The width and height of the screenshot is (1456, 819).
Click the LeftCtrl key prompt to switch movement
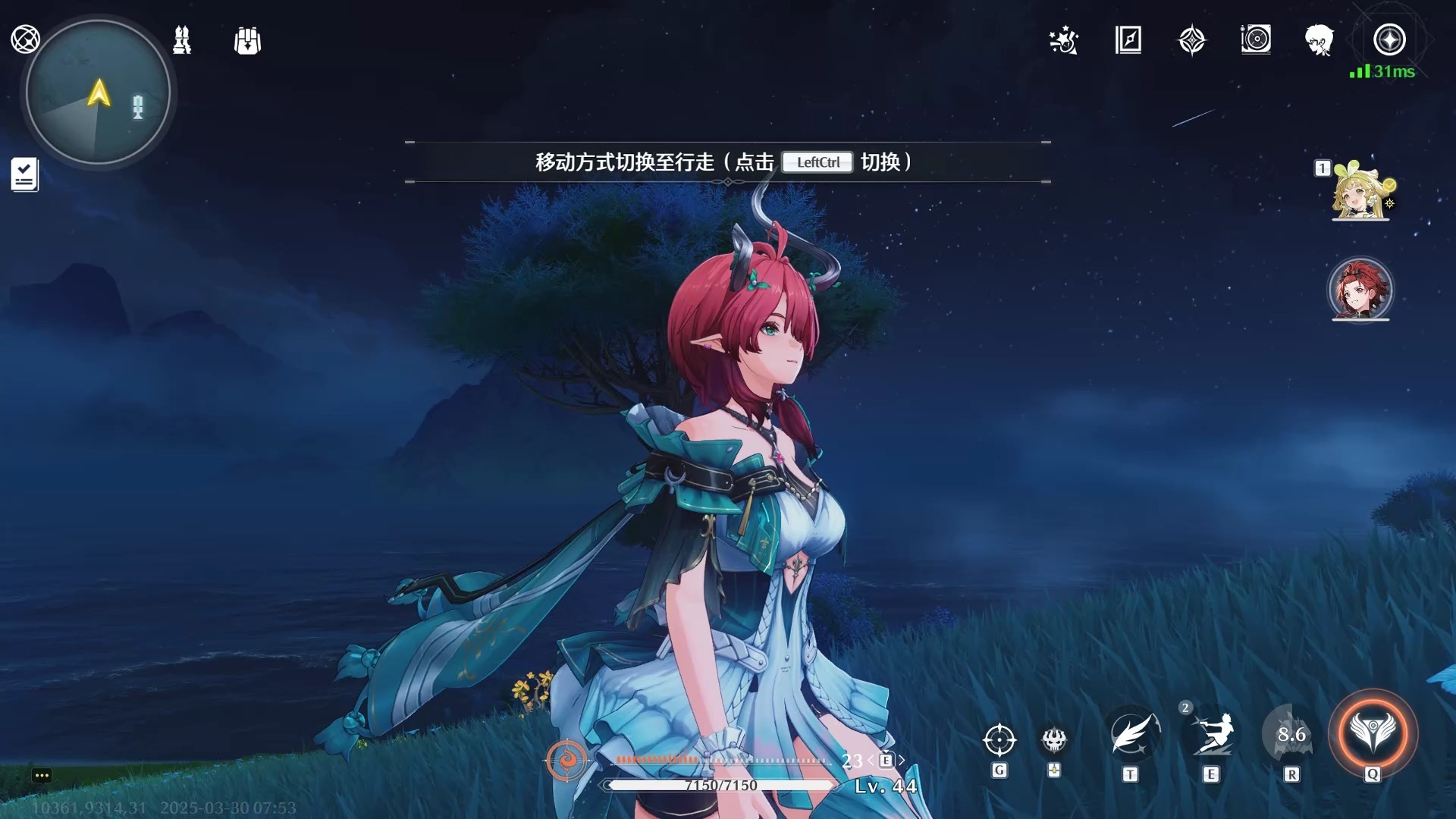[x=817, y=162]
